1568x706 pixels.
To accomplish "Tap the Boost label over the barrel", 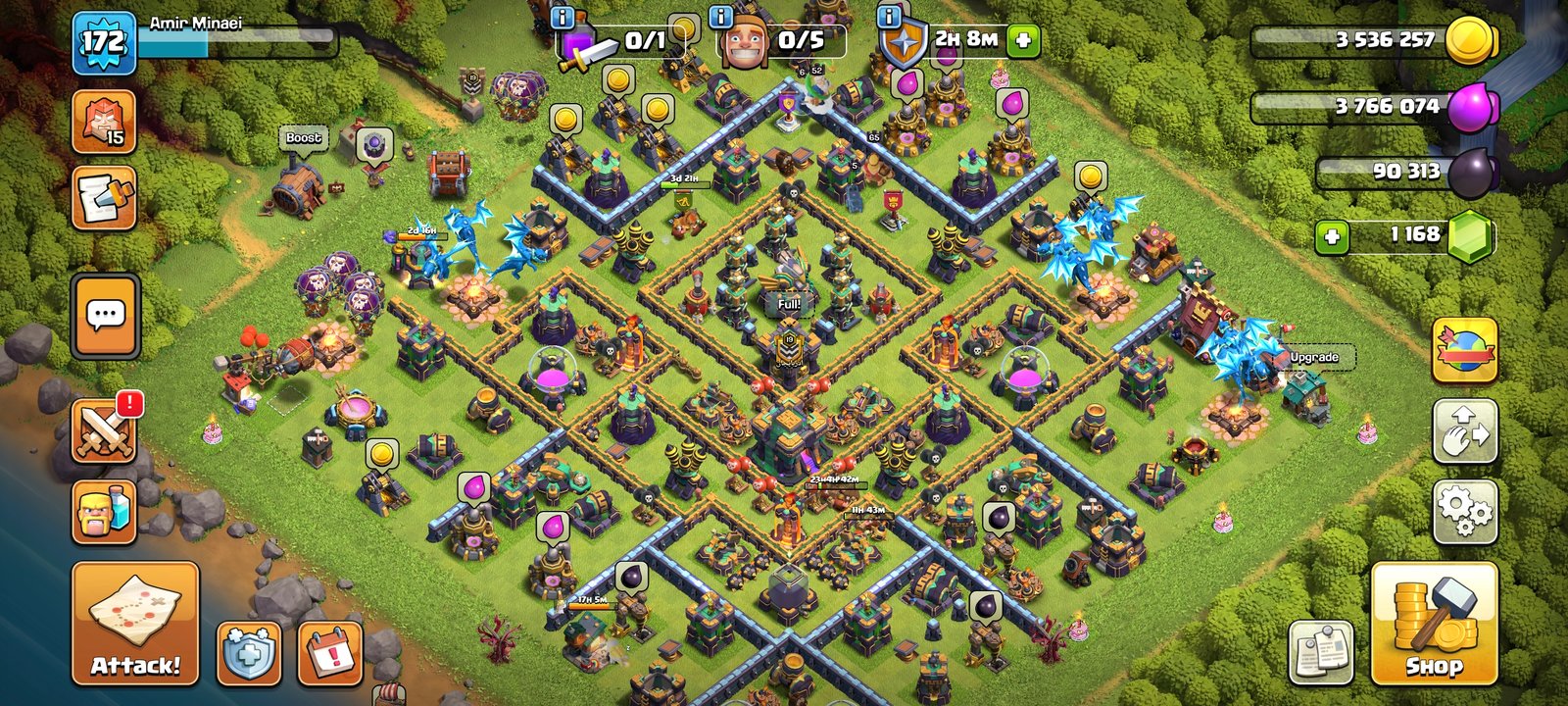I will (303, 138).
